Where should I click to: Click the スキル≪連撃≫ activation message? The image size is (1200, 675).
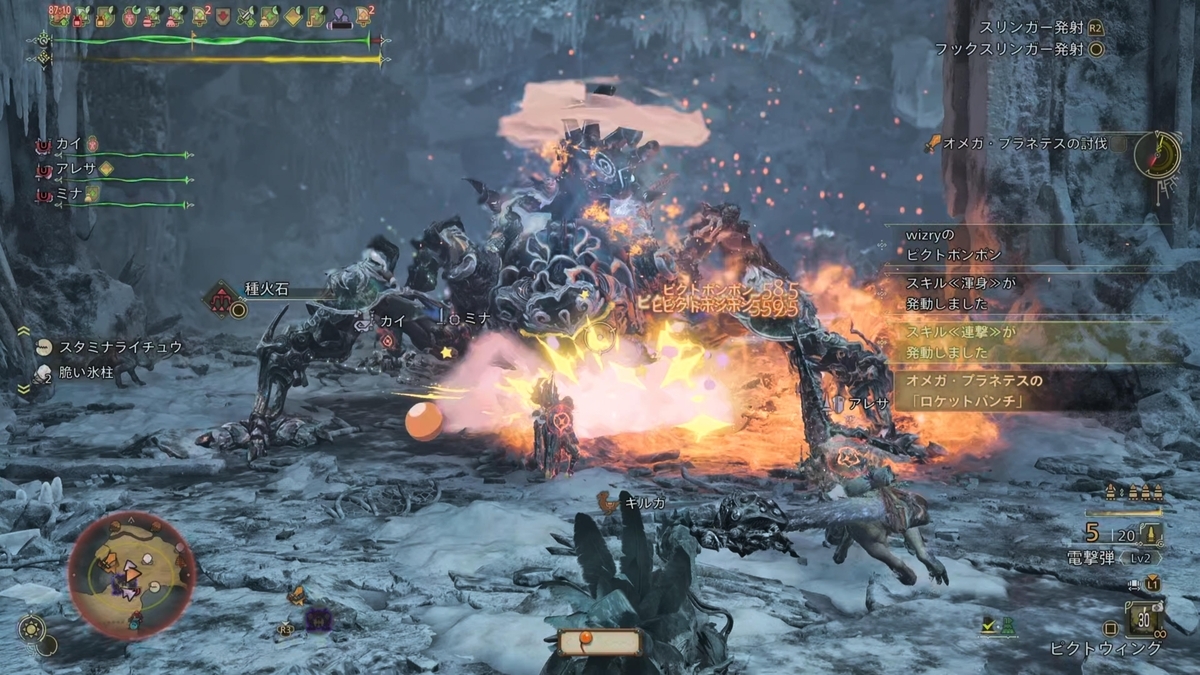[x=1020, y=342]
